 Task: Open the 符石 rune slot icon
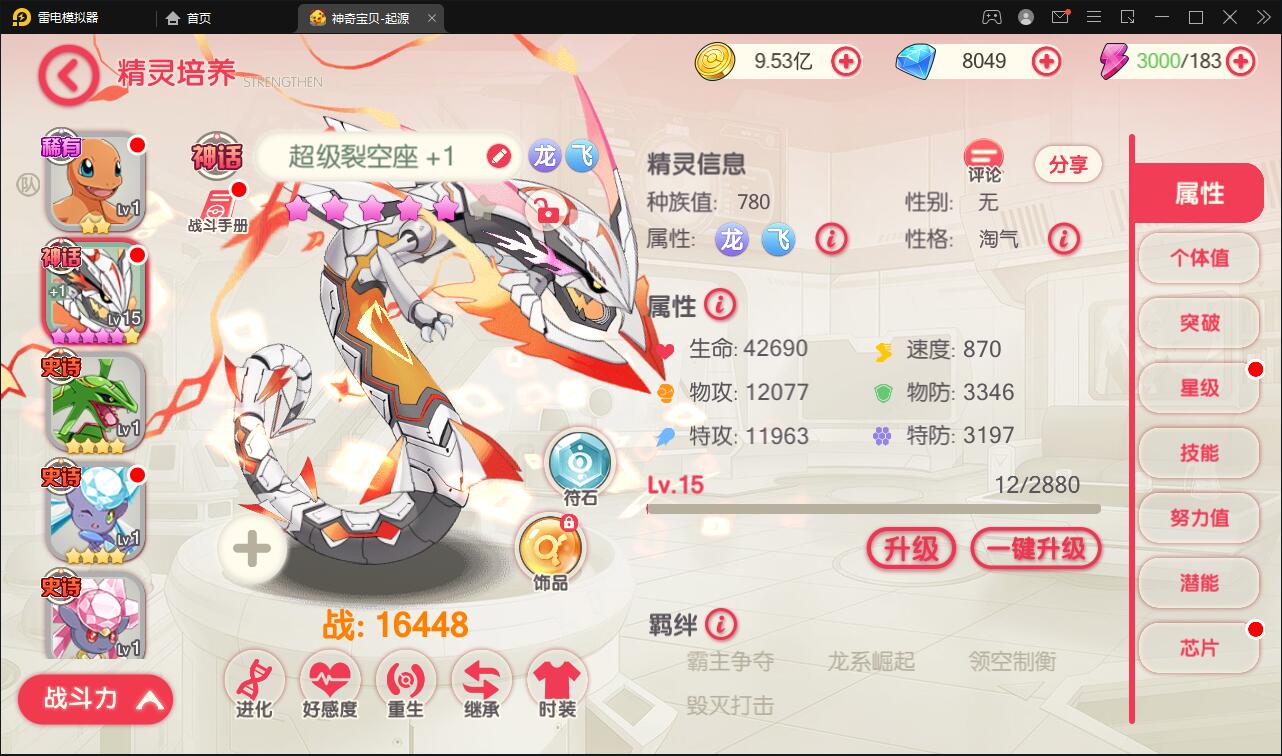pos(580,462)
